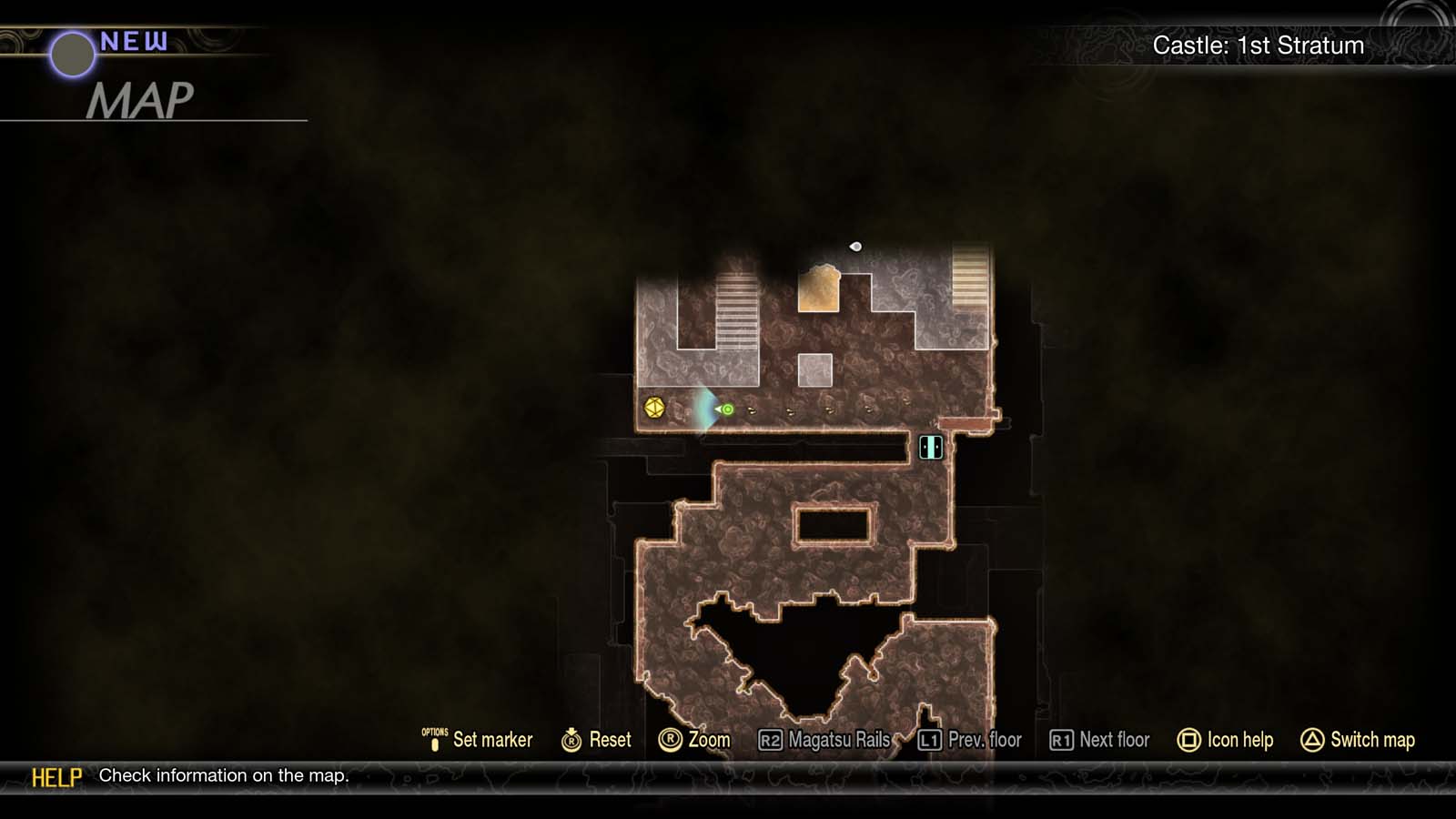Click the R2 button glyph for Magatsu Rails

(772, 740)
